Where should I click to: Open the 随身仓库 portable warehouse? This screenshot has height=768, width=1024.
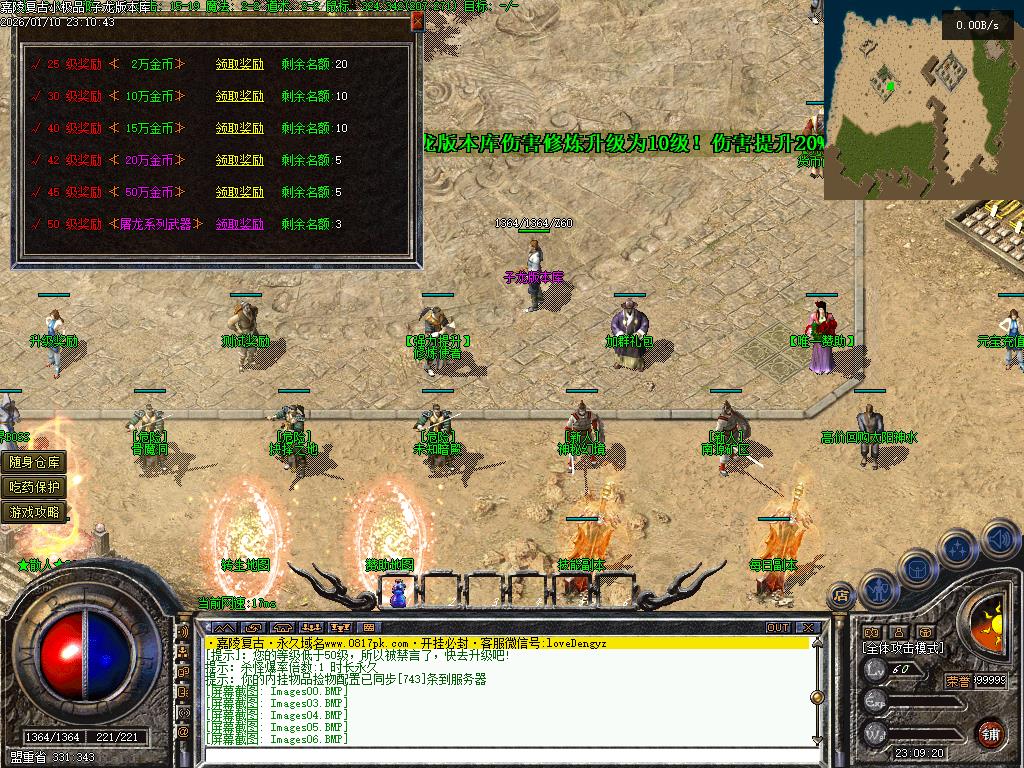click(36, 462)
